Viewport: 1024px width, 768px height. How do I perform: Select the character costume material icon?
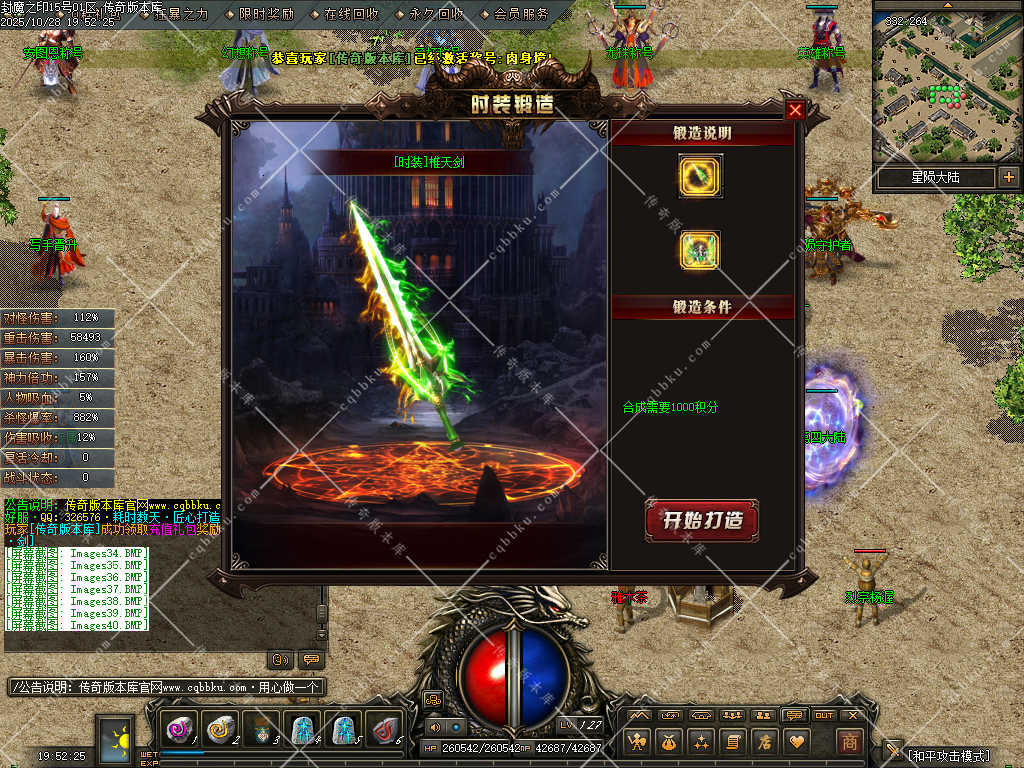click(x=700, y=250)
